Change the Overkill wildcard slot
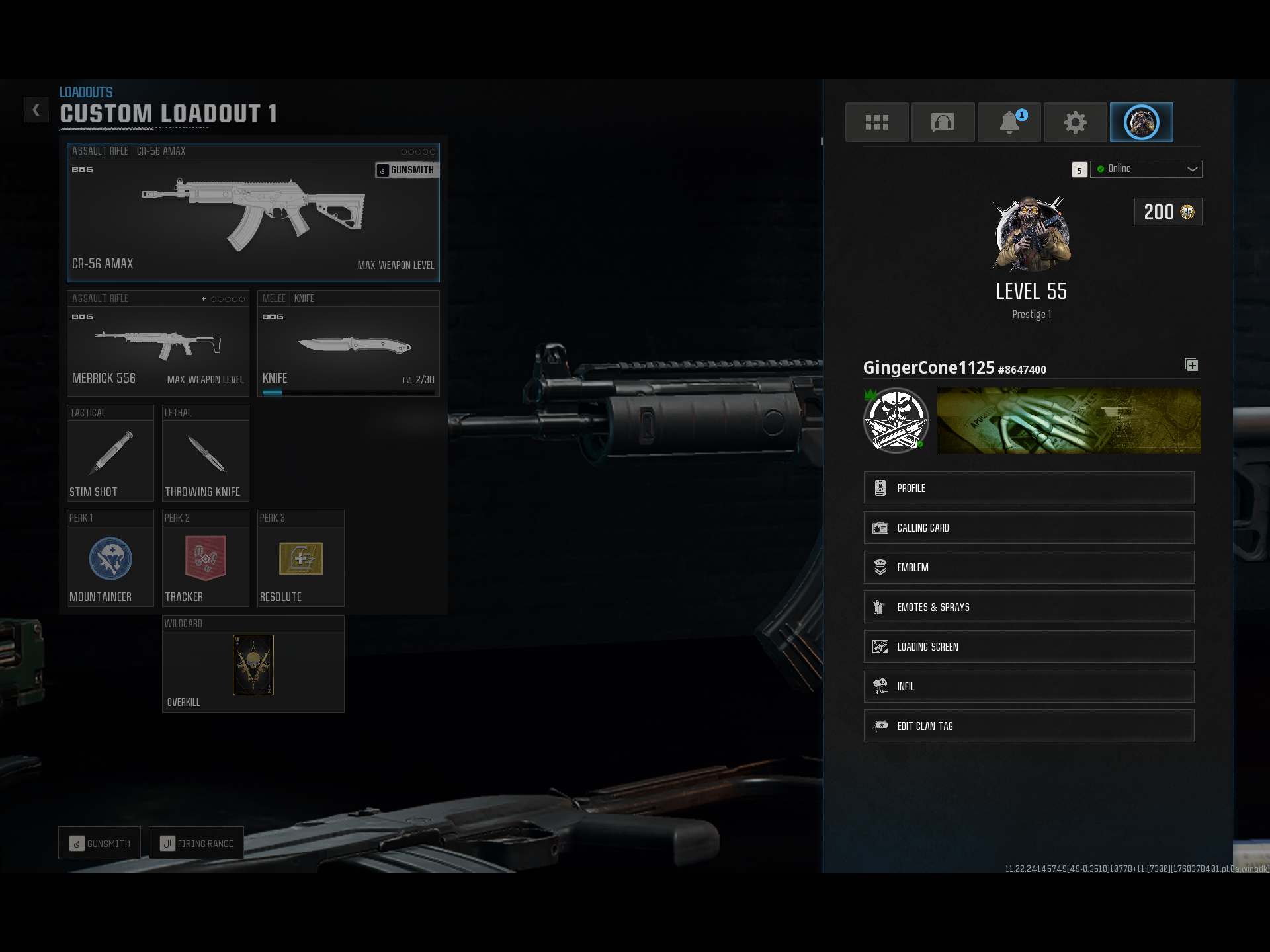Image resolution: width=1270 pixels, height=952 pixels. pos(253,664)
